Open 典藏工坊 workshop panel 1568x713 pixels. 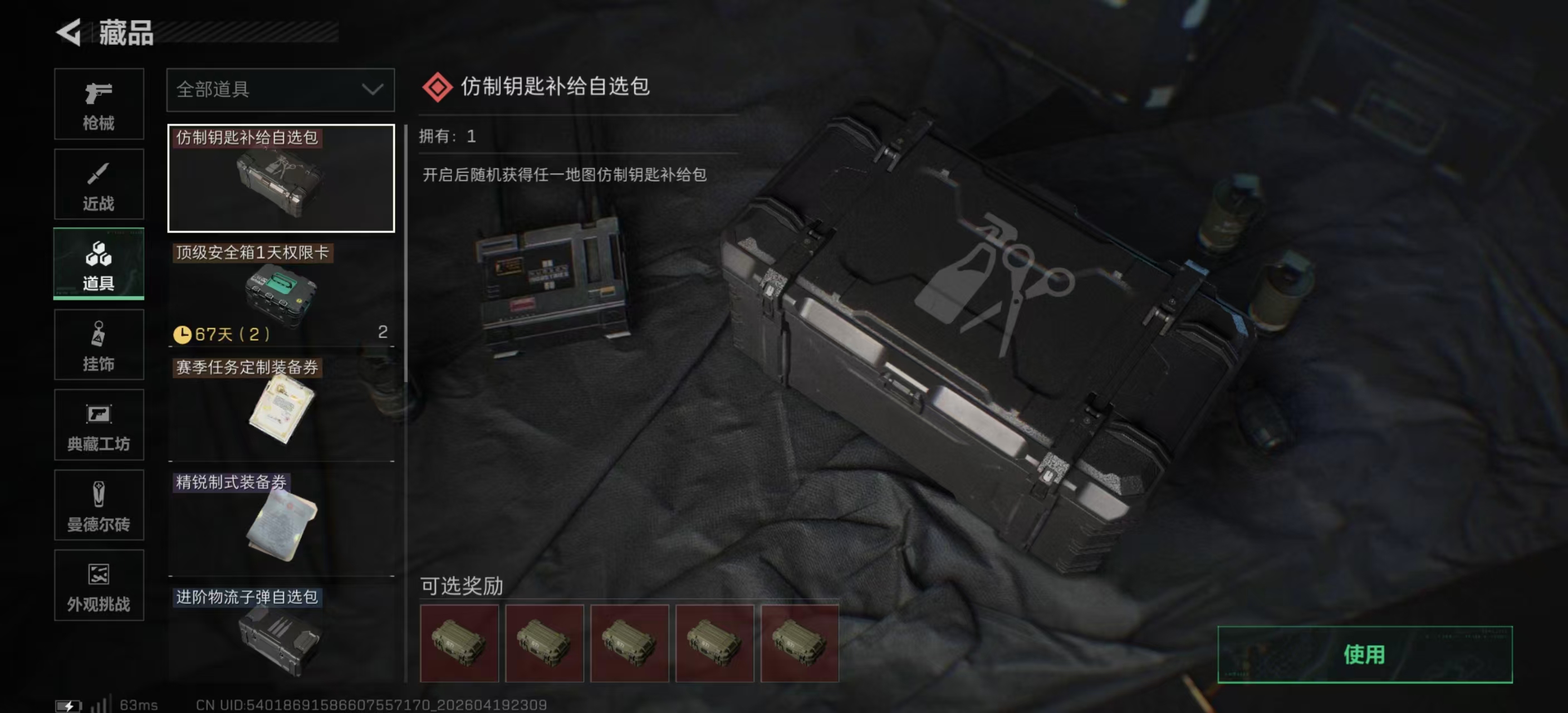pyautogui.click(x=99, y=425)
